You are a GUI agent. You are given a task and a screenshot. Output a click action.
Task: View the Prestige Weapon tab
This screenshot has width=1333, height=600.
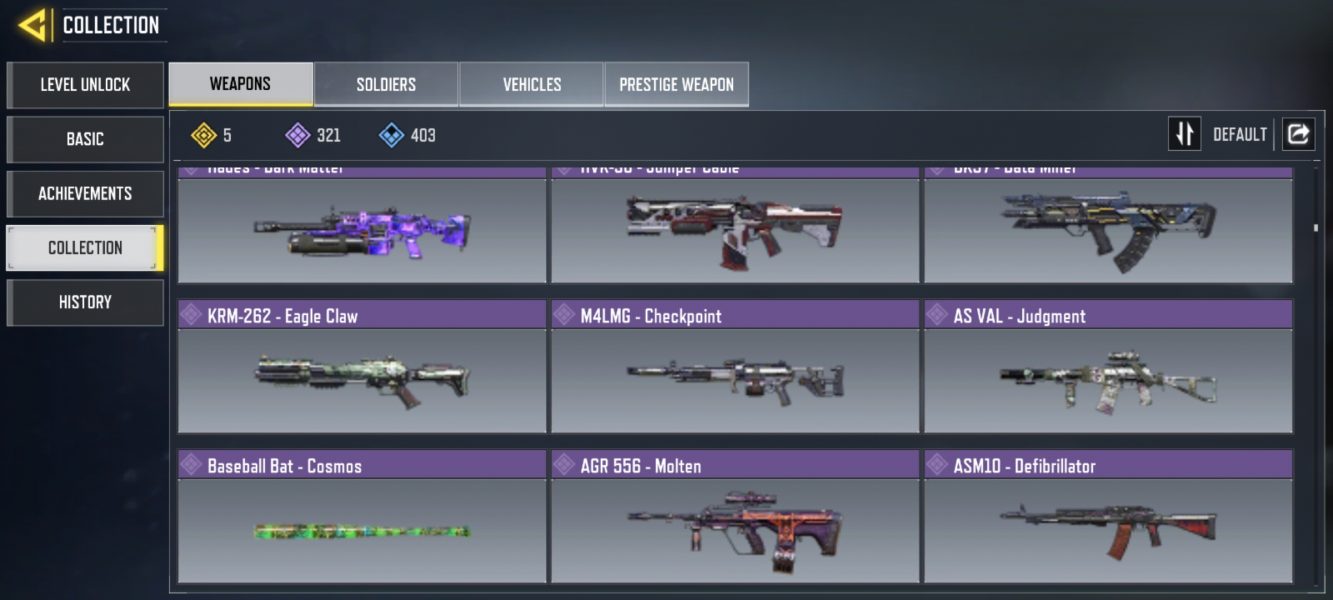(x=676, y=84)
